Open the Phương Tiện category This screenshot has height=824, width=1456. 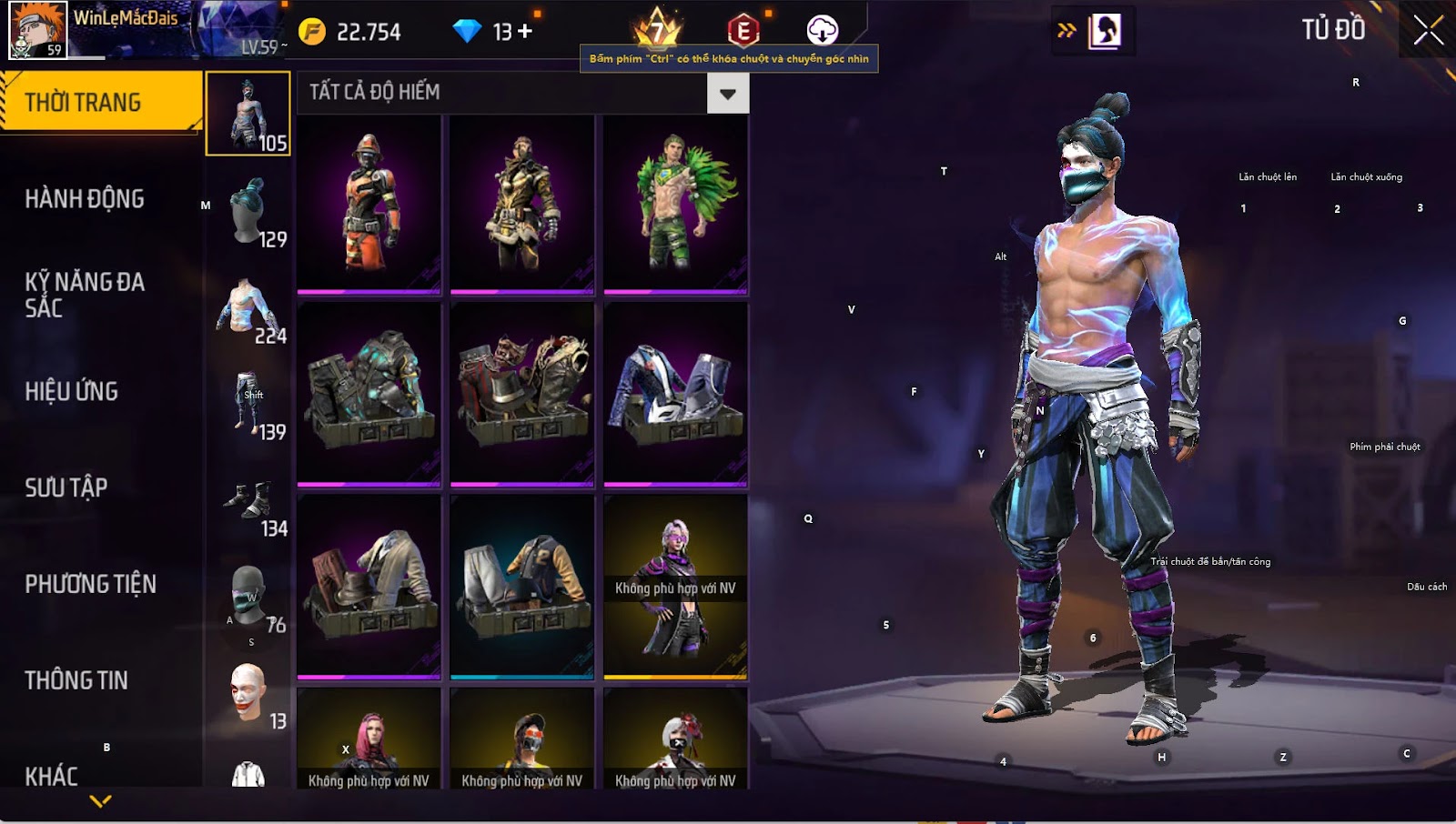[90, 584]
